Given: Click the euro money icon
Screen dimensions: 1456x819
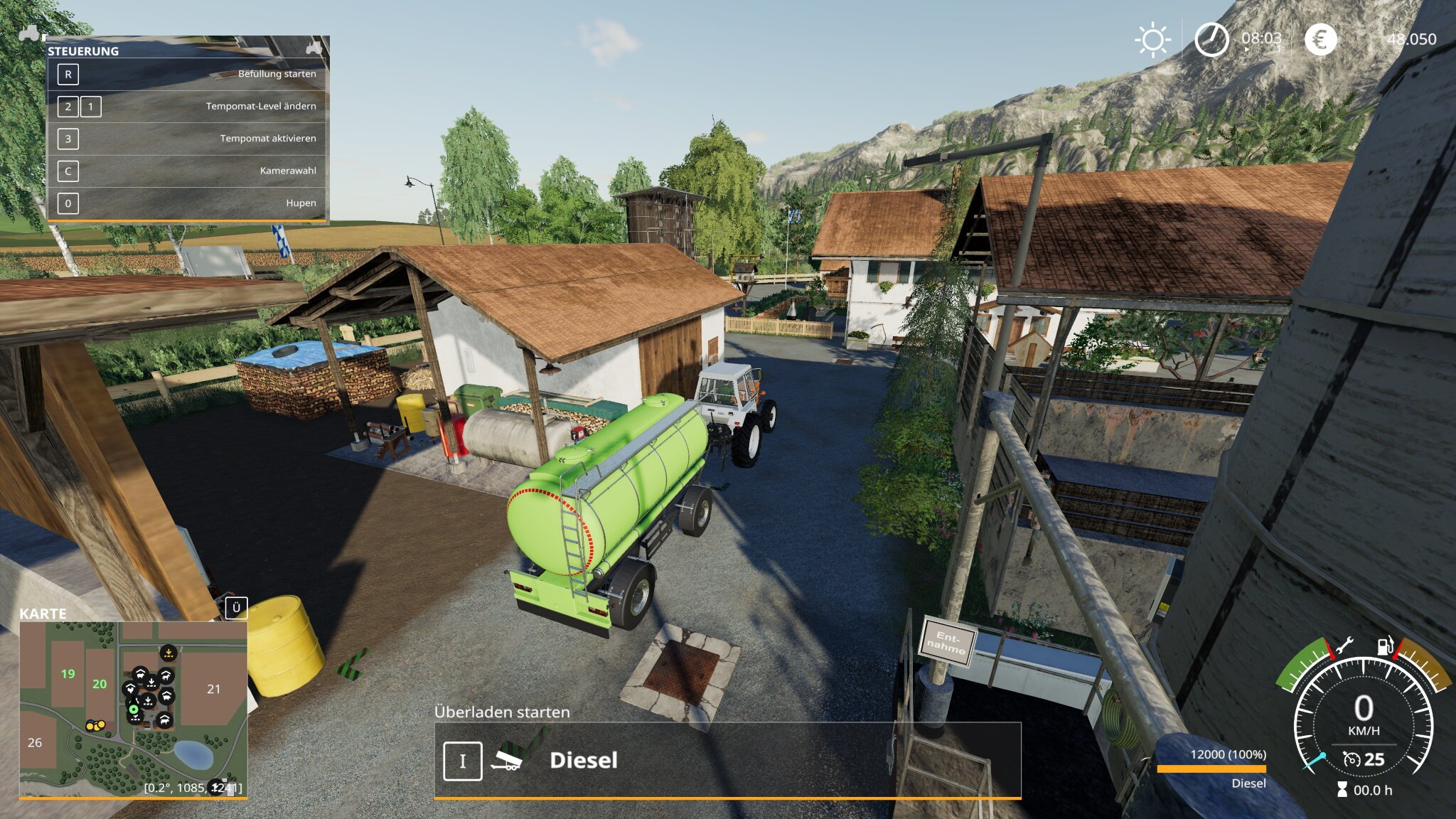Looking at the screenshot, I should coord(1320,40).
